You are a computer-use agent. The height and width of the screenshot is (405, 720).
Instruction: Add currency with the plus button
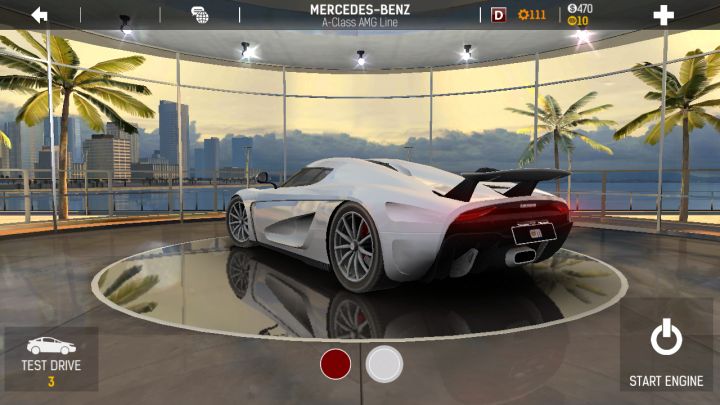click(x=663, y=15)
